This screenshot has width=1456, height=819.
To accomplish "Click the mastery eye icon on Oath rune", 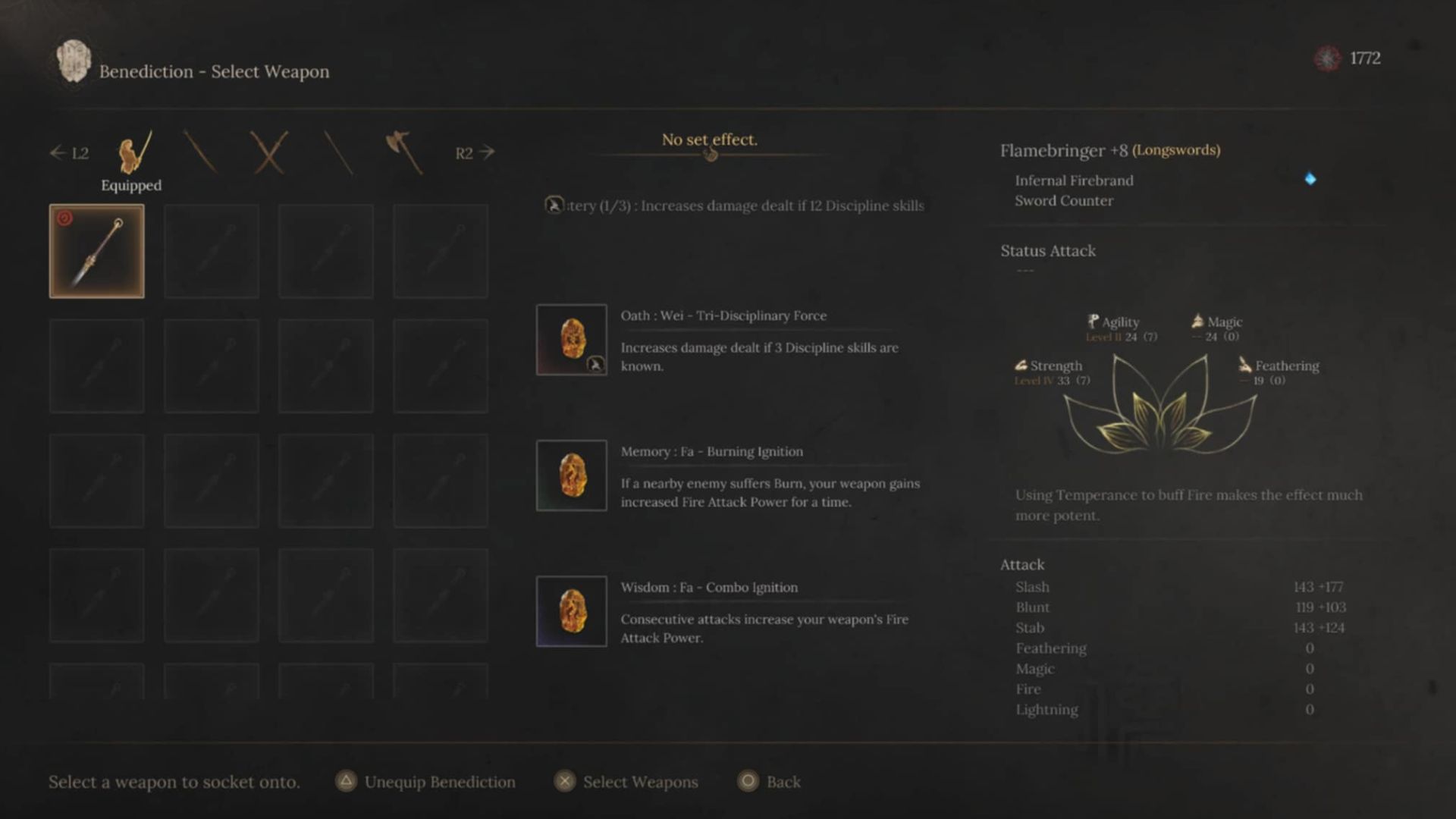I will click(596, 366).
